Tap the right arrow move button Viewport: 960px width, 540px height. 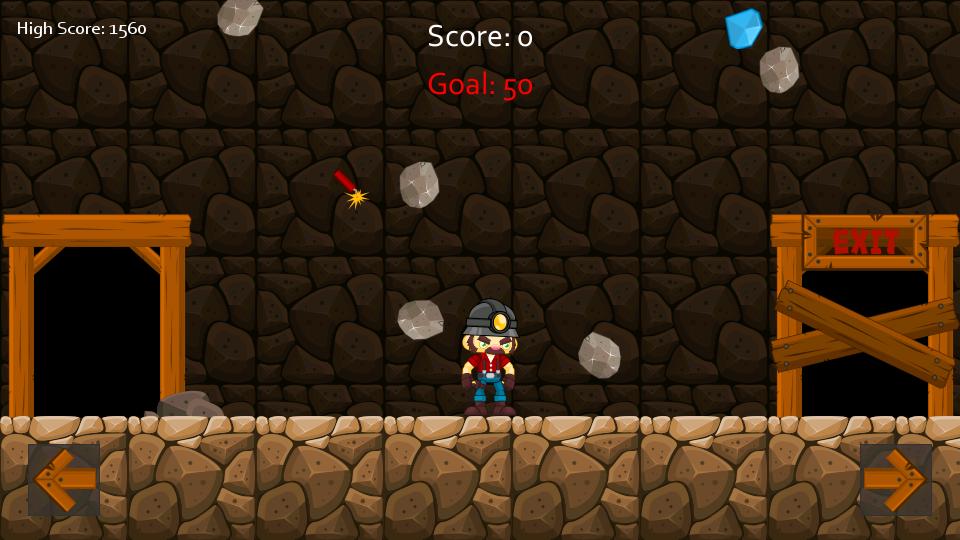[895, 479]
